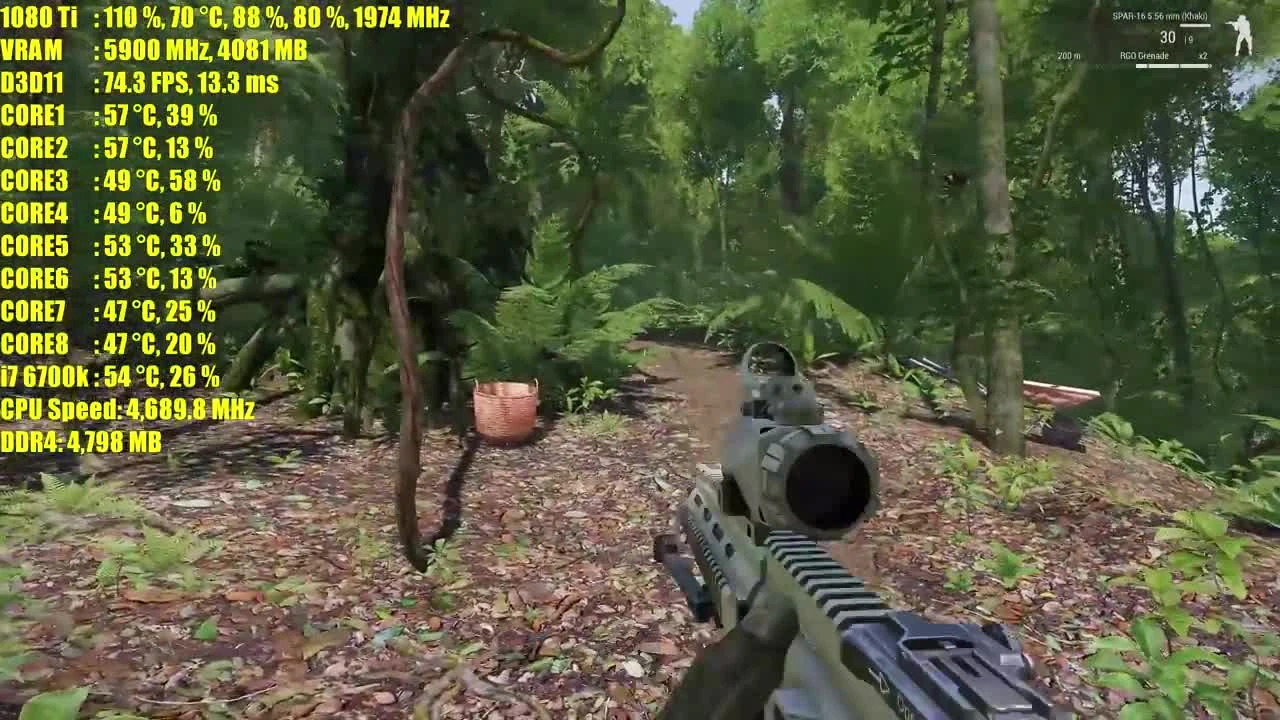Image resolution: width=1280 pixels, height=720 pixels.
Task: Expand the i7 6700k CPU readout
Action: click(110, 378)
